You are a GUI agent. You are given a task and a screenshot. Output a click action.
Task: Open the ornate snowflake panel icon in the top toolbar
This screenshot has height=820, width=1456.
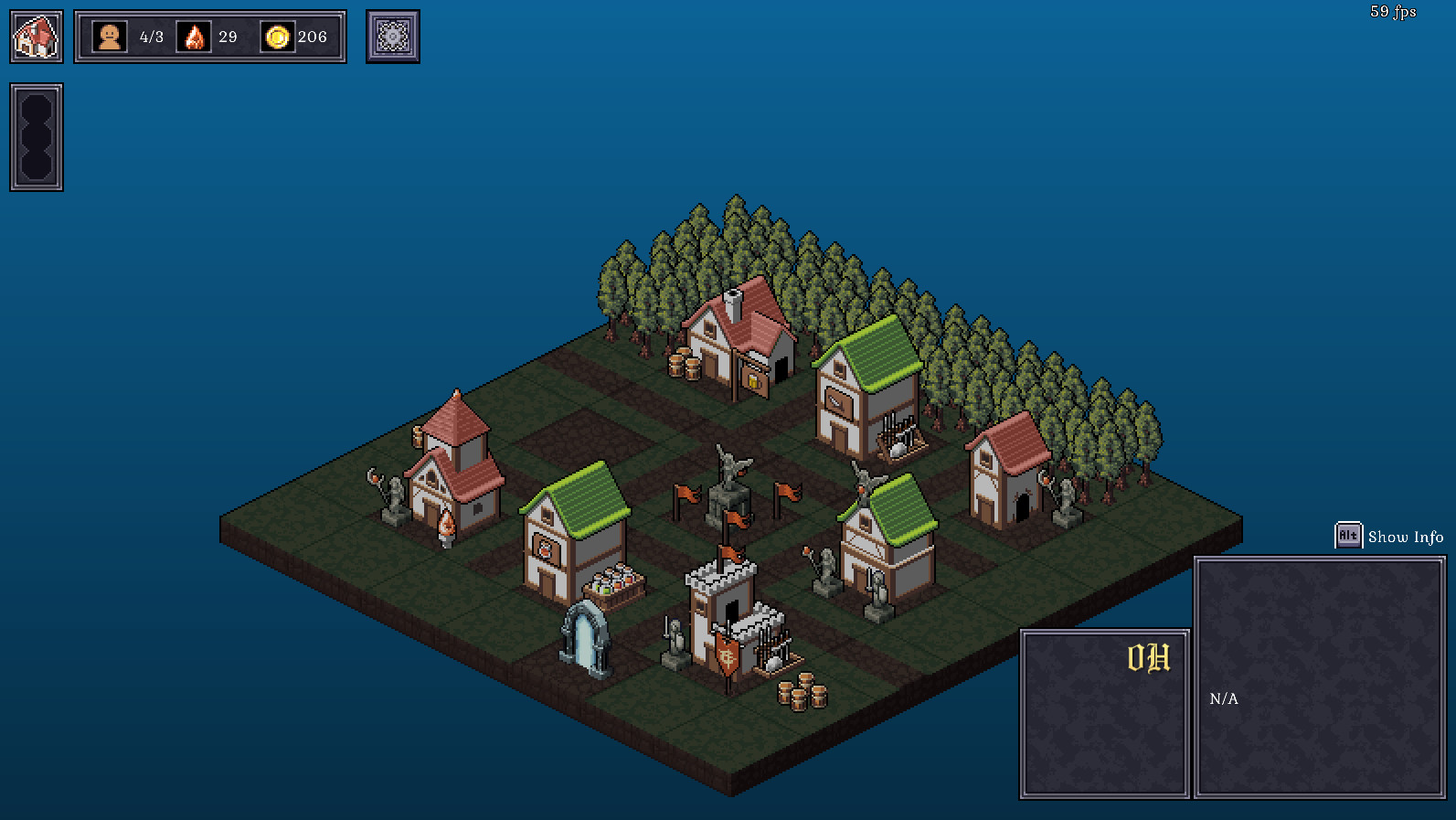pos(392,37)
